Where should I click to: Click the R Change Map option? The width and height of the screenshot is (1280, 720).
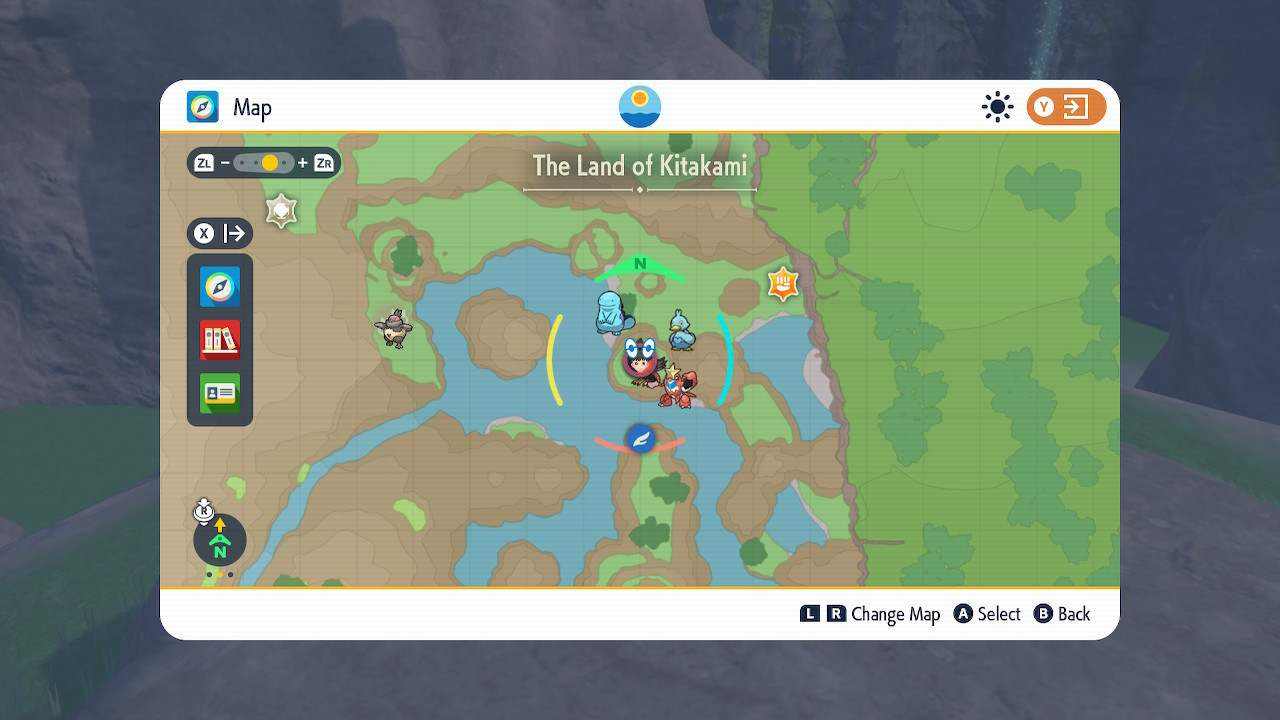point(838,614)
